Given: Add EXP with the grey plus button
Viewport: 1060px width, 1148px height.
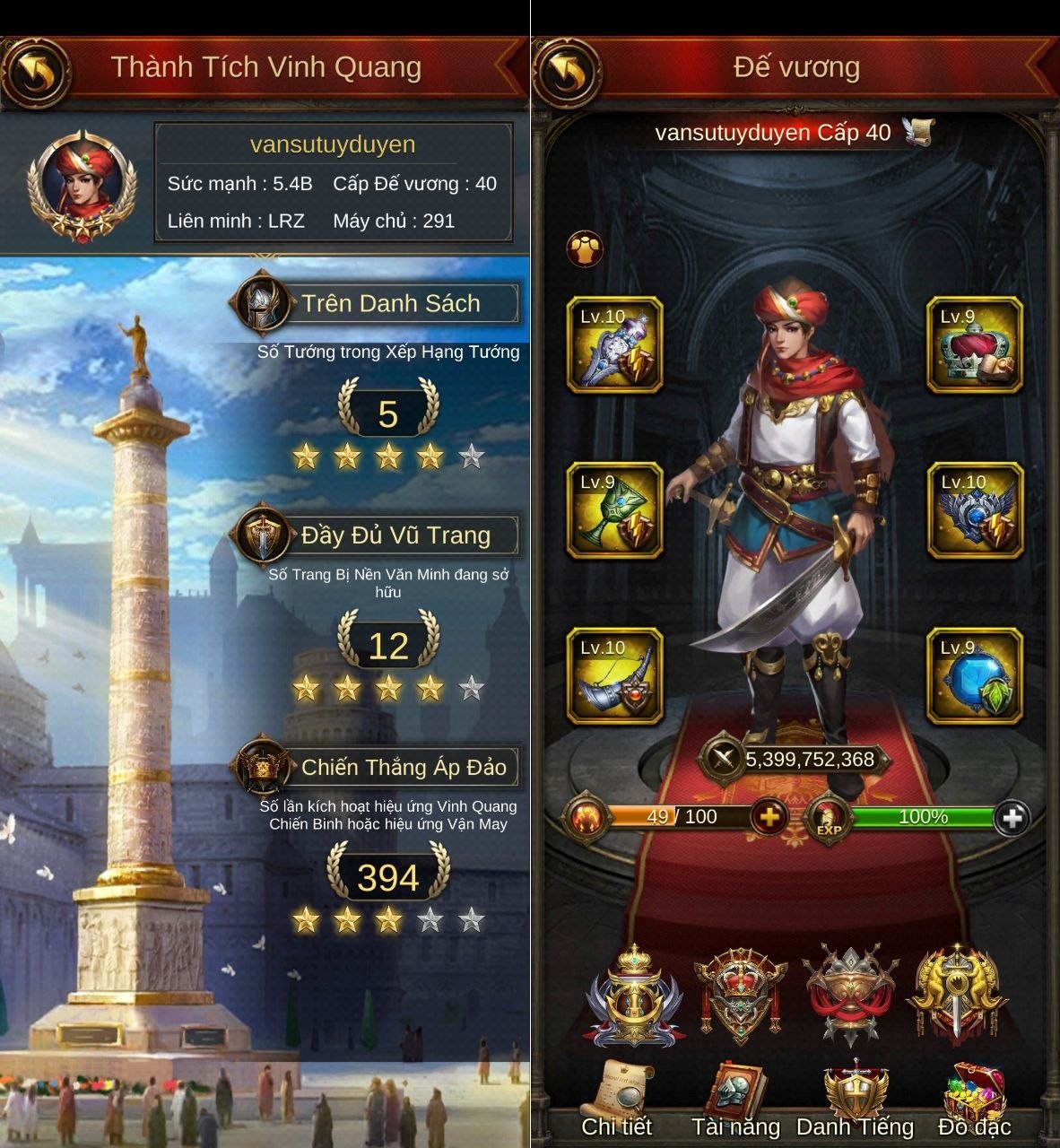Looking at the screenshot, I should click(1012, 817).
